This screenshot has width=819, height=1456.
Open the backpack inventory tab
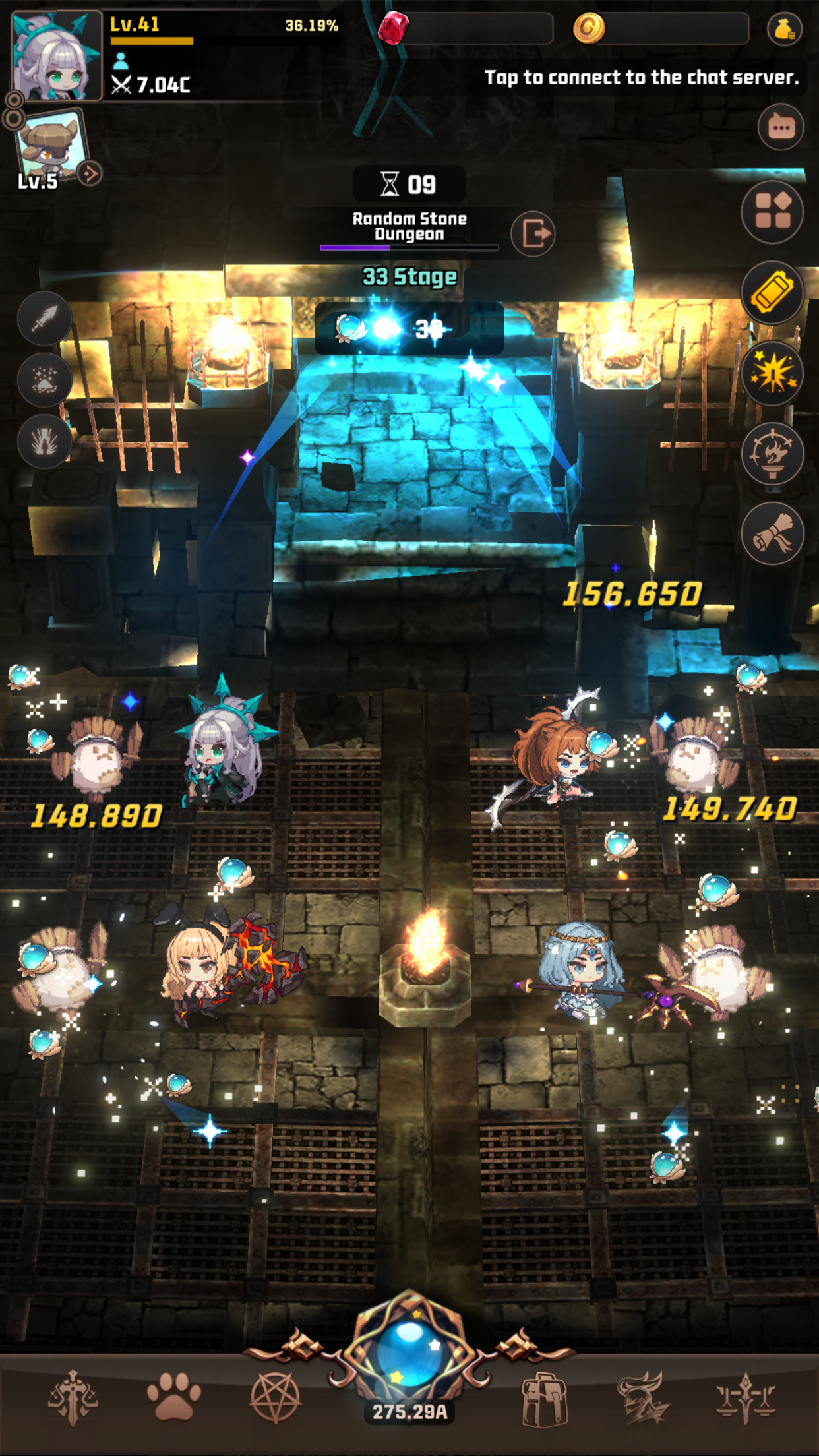544,1398
